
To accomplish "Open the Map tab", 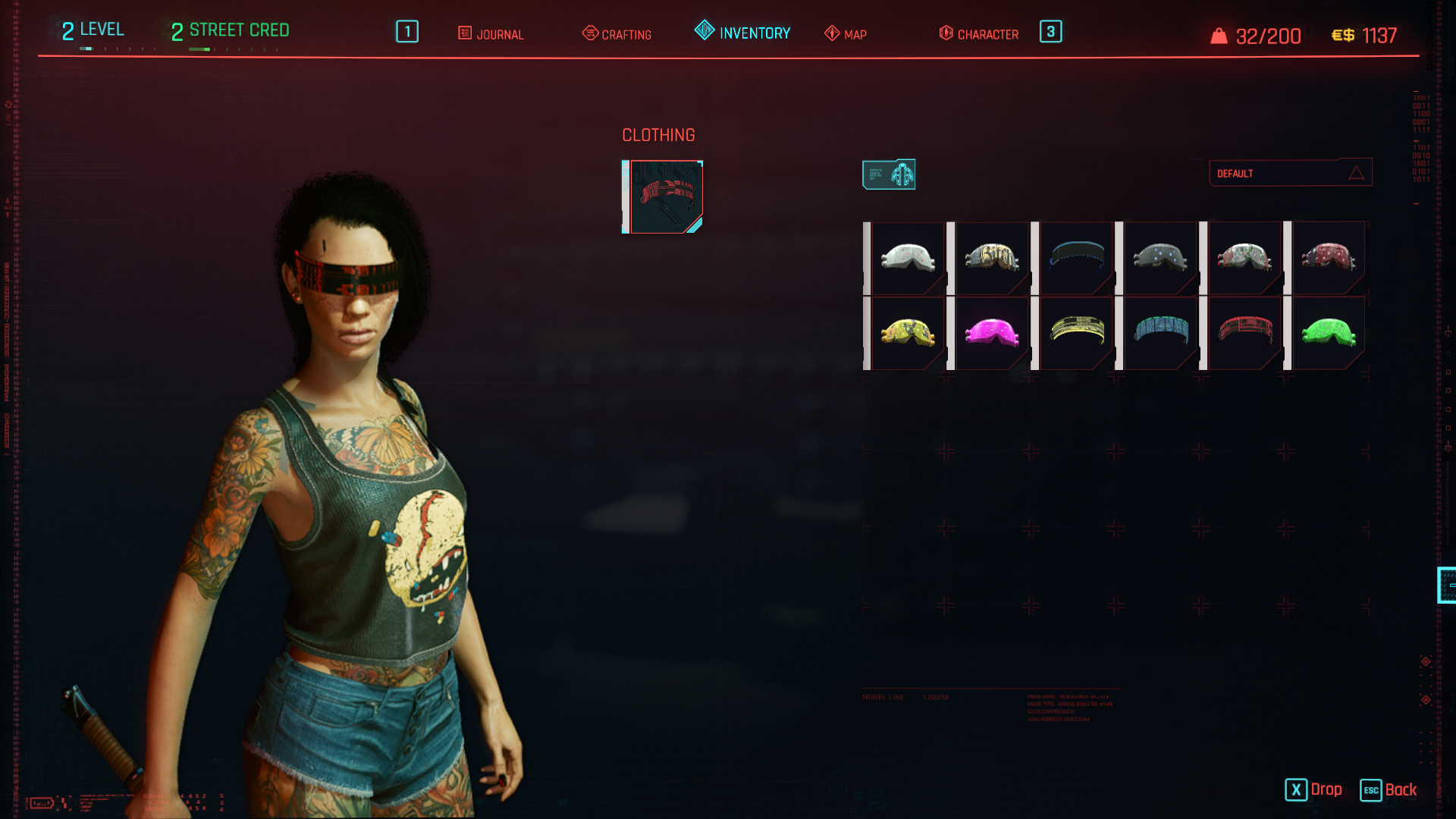I will point(846,34).
